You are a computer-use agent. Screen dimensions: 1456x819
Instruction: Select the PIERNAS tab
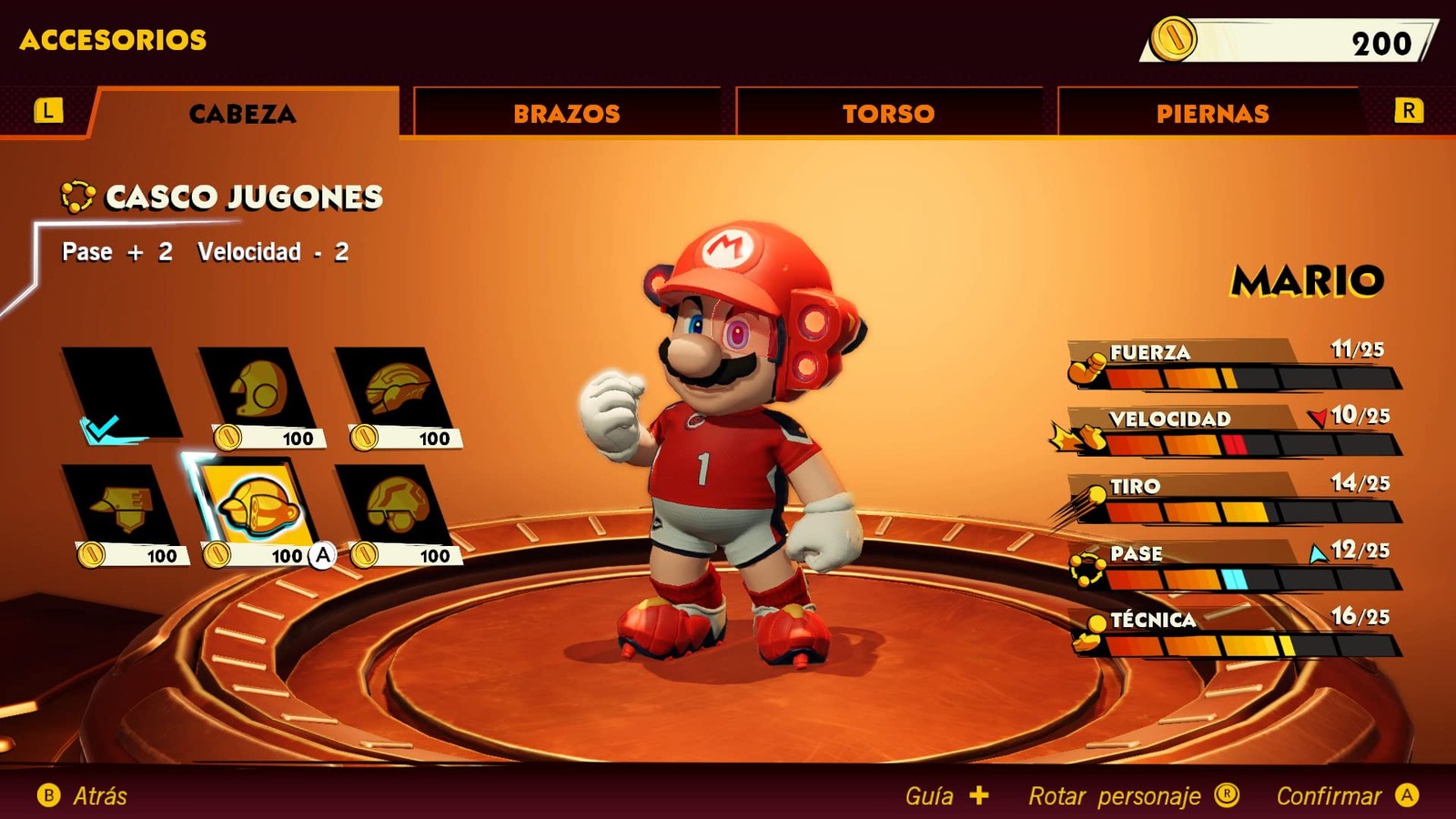coord(1211,113)
